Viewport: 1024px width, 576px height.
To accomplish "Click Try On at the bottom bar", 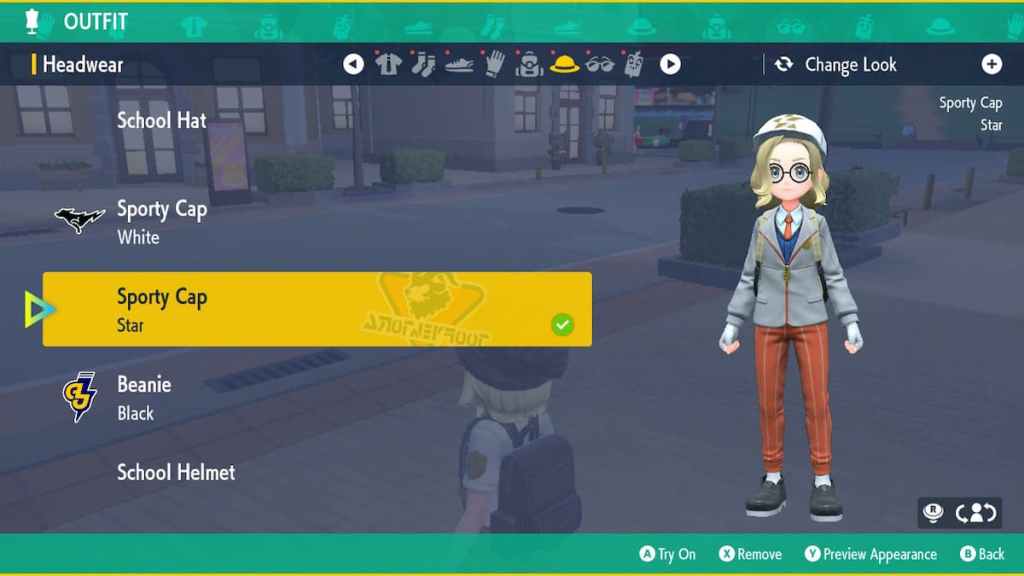I will pyautogui.click(x=667, y=554).
